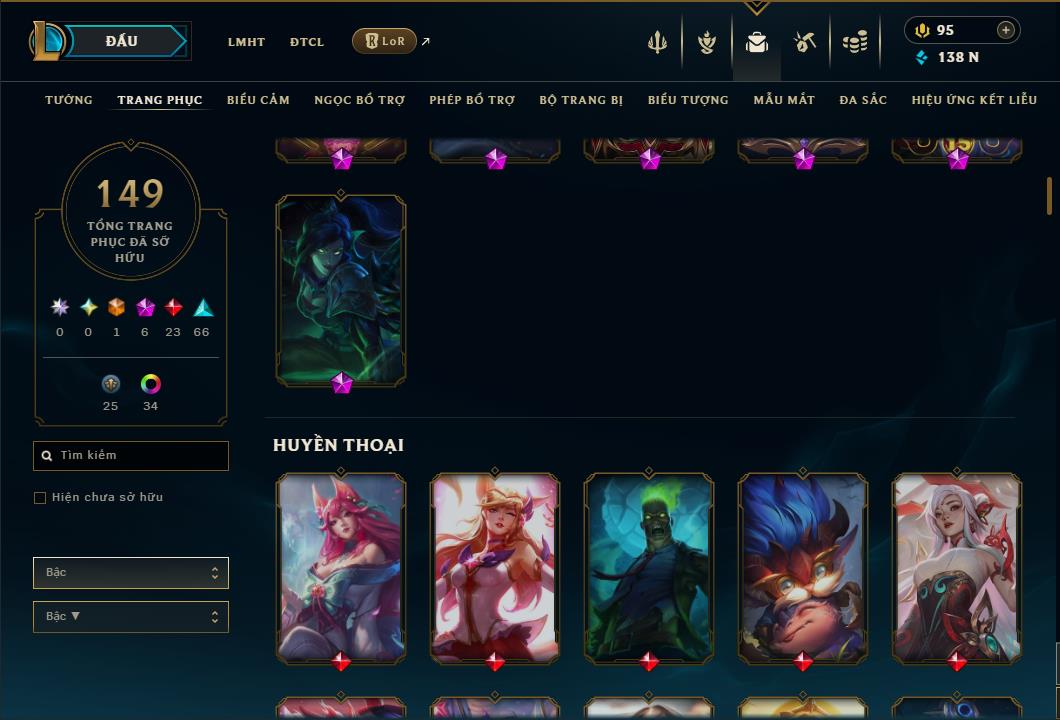Select the NGỌC BỔ TRỢ tab
Image resolution: width=1060 pixels, height=720 pixels.
359,100
